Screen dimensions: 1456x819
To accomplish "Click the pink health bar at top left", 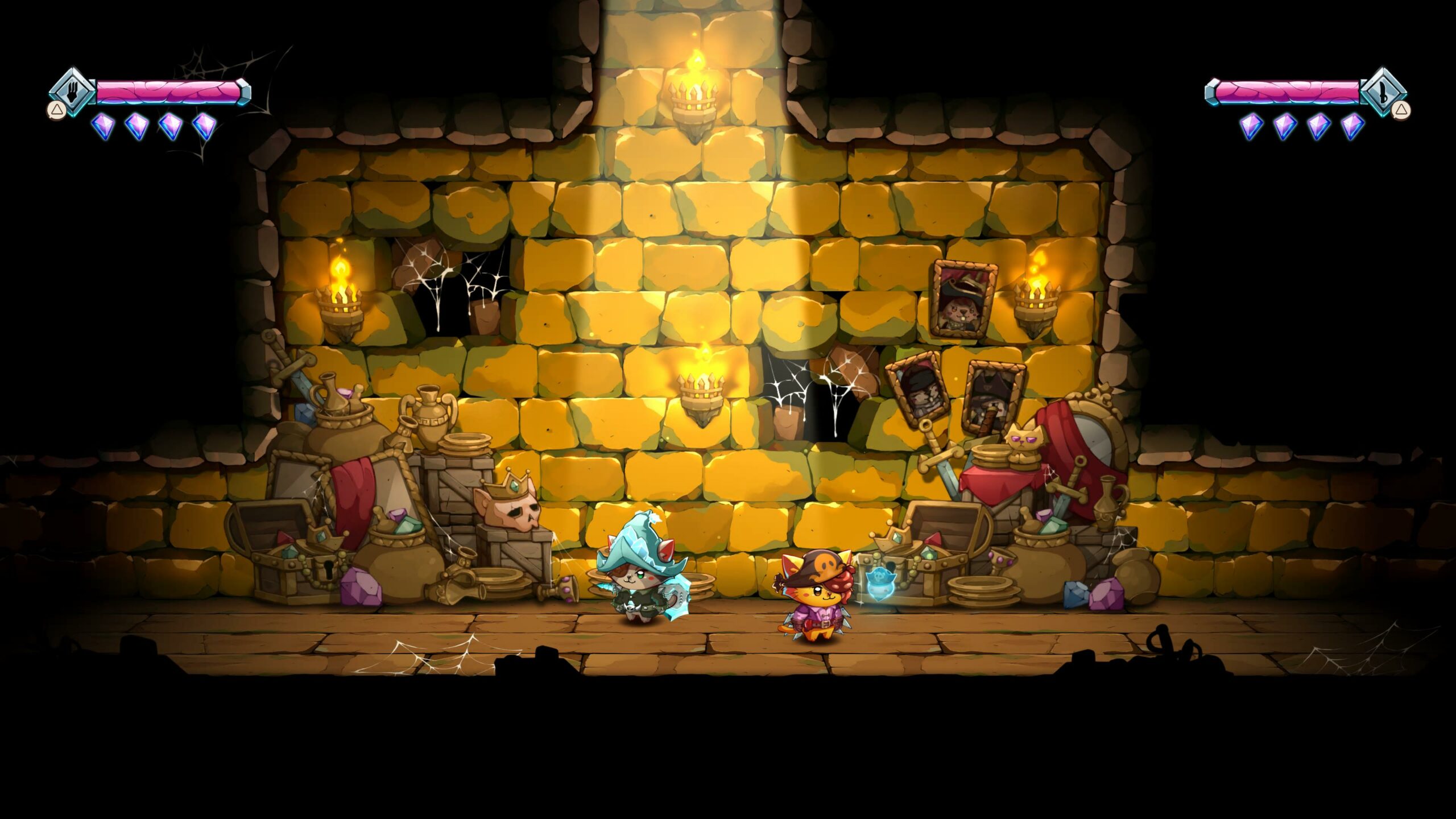I will tap(171, 90).
